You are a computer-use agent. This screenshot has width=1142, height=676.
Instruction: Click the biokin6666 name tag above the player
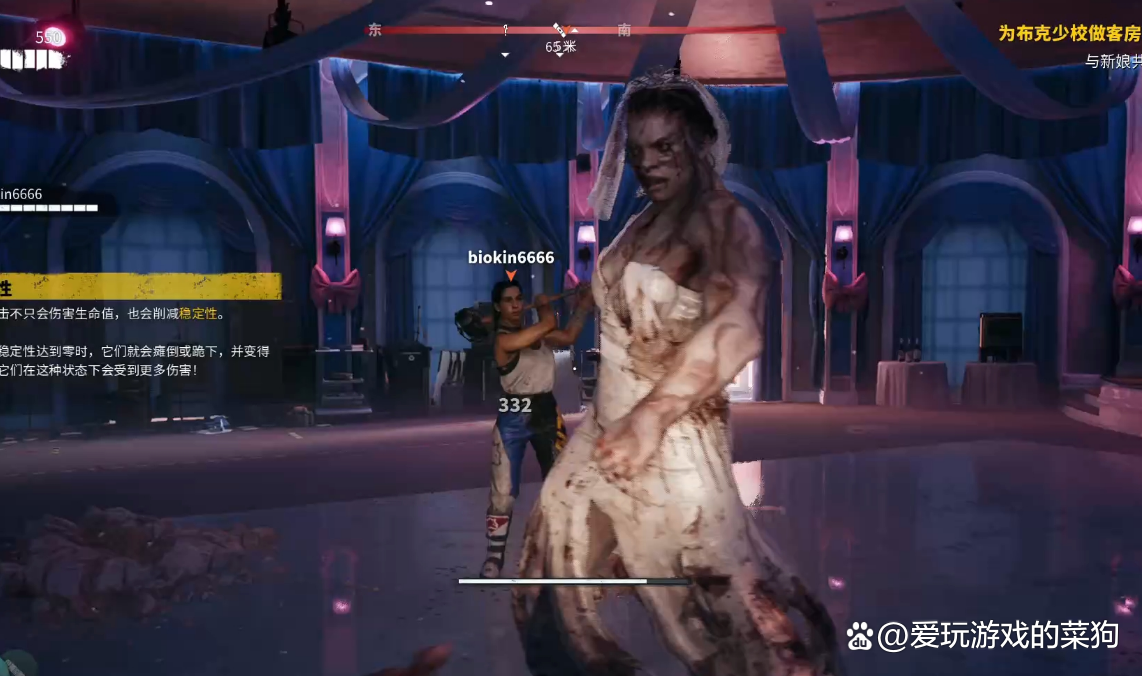pyautogui.click(x=511, y=258)
